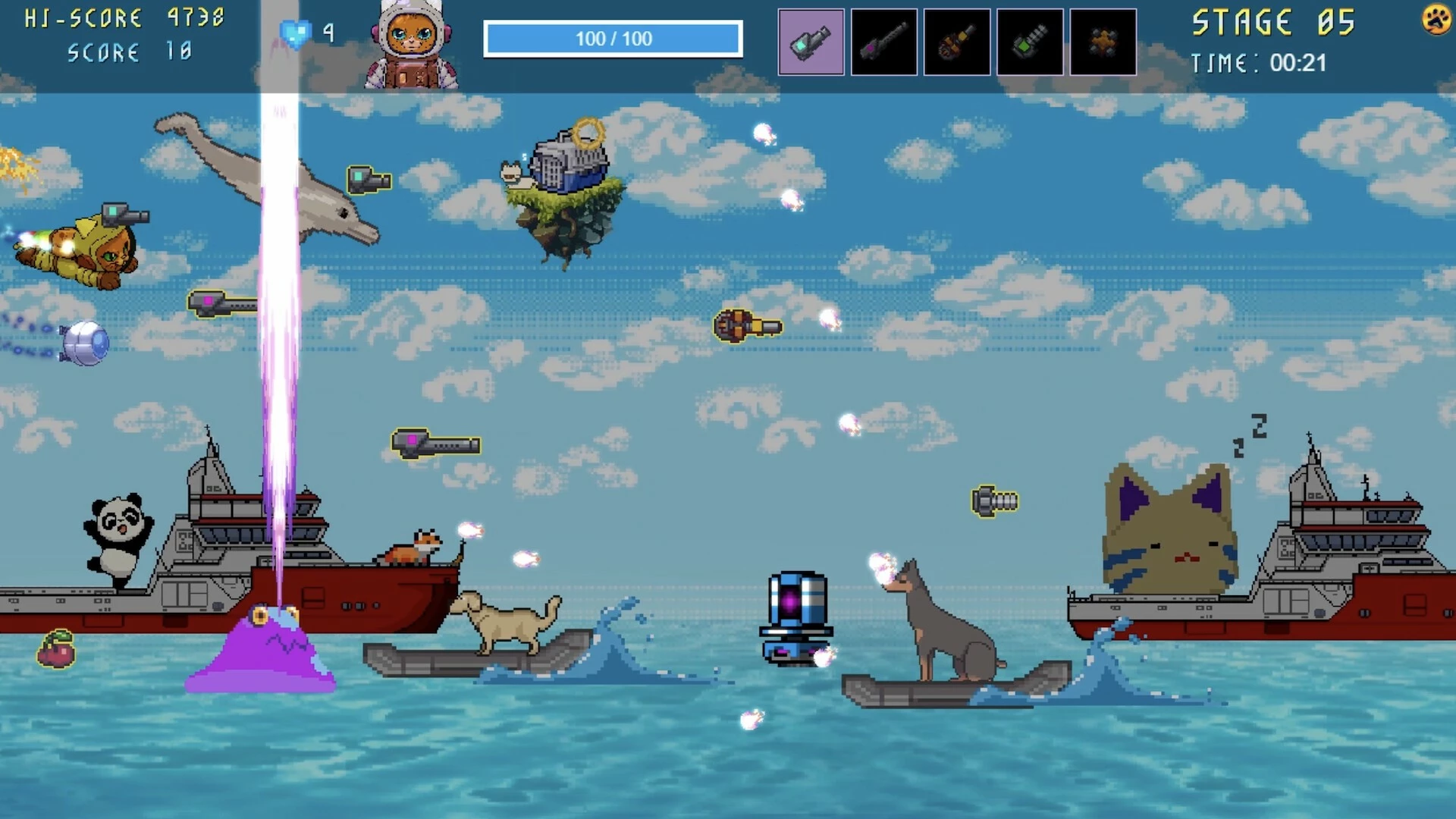Select the orange cross-shaped weapon slot
Image resolution: width=1456 pixels, height=819 pixels.
click(1103, 42)
